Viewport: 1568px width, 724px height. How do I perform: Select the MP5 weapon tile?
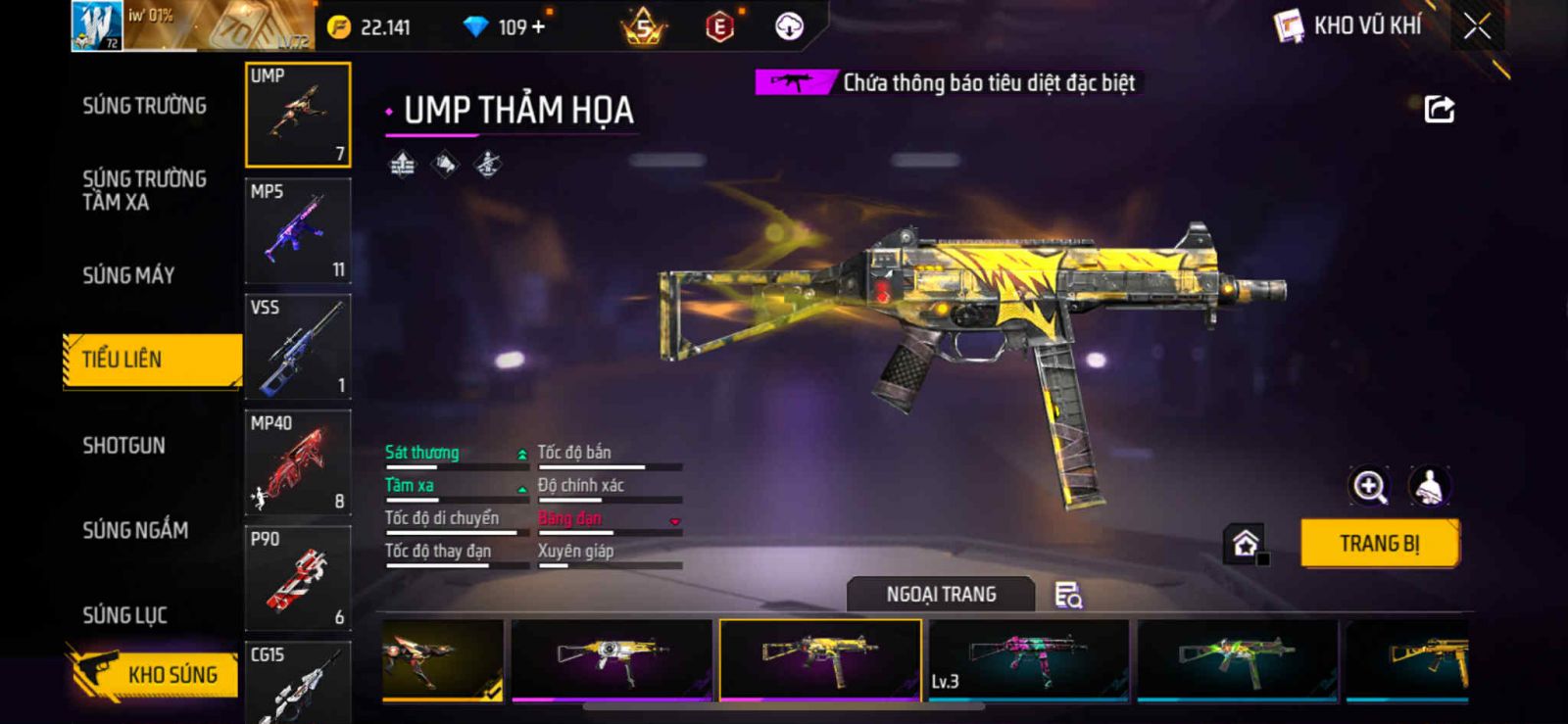[298, 231]
